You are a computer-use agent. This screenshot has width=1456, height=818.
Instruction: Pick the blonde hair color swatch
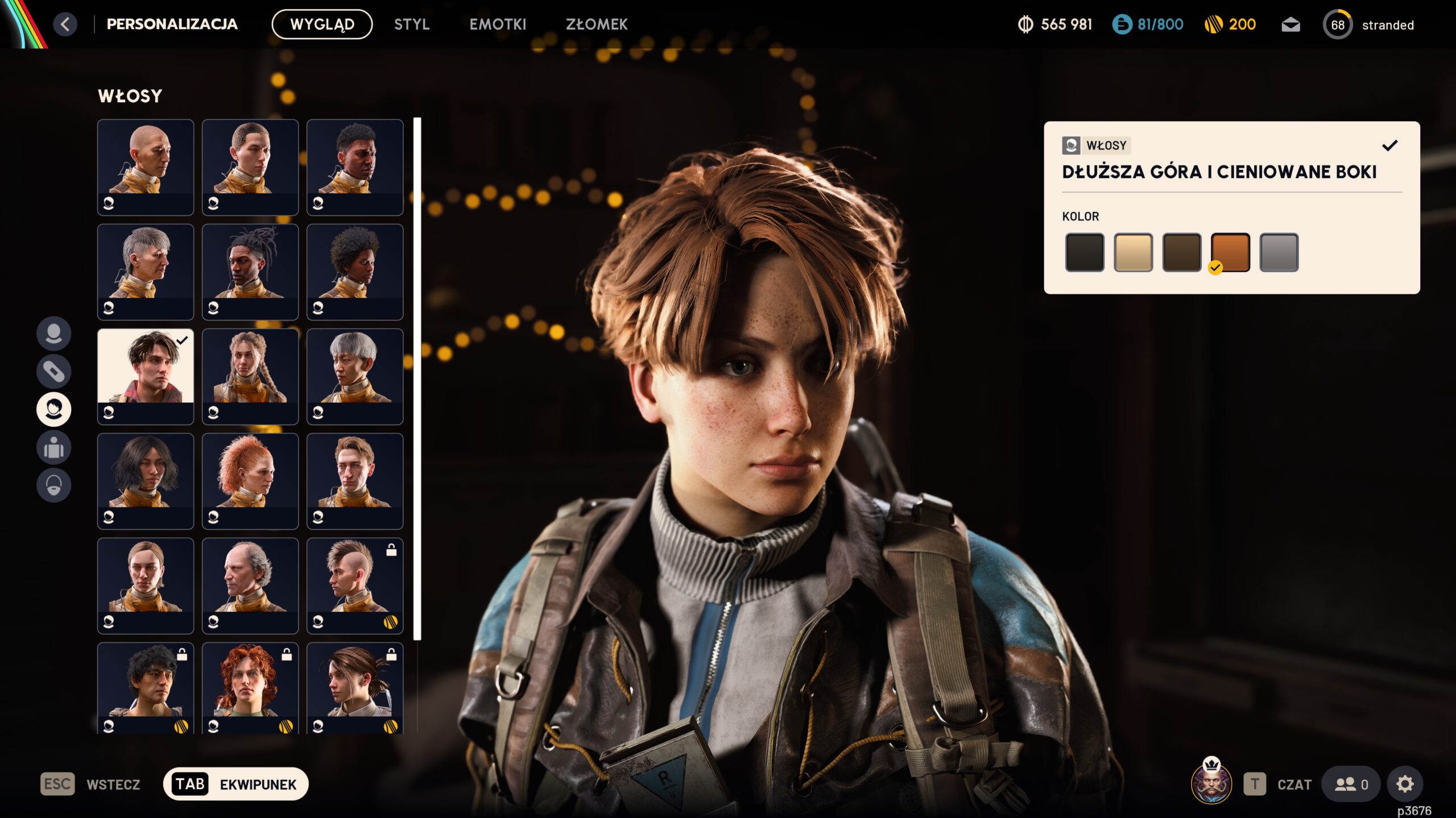point(1133,252)
